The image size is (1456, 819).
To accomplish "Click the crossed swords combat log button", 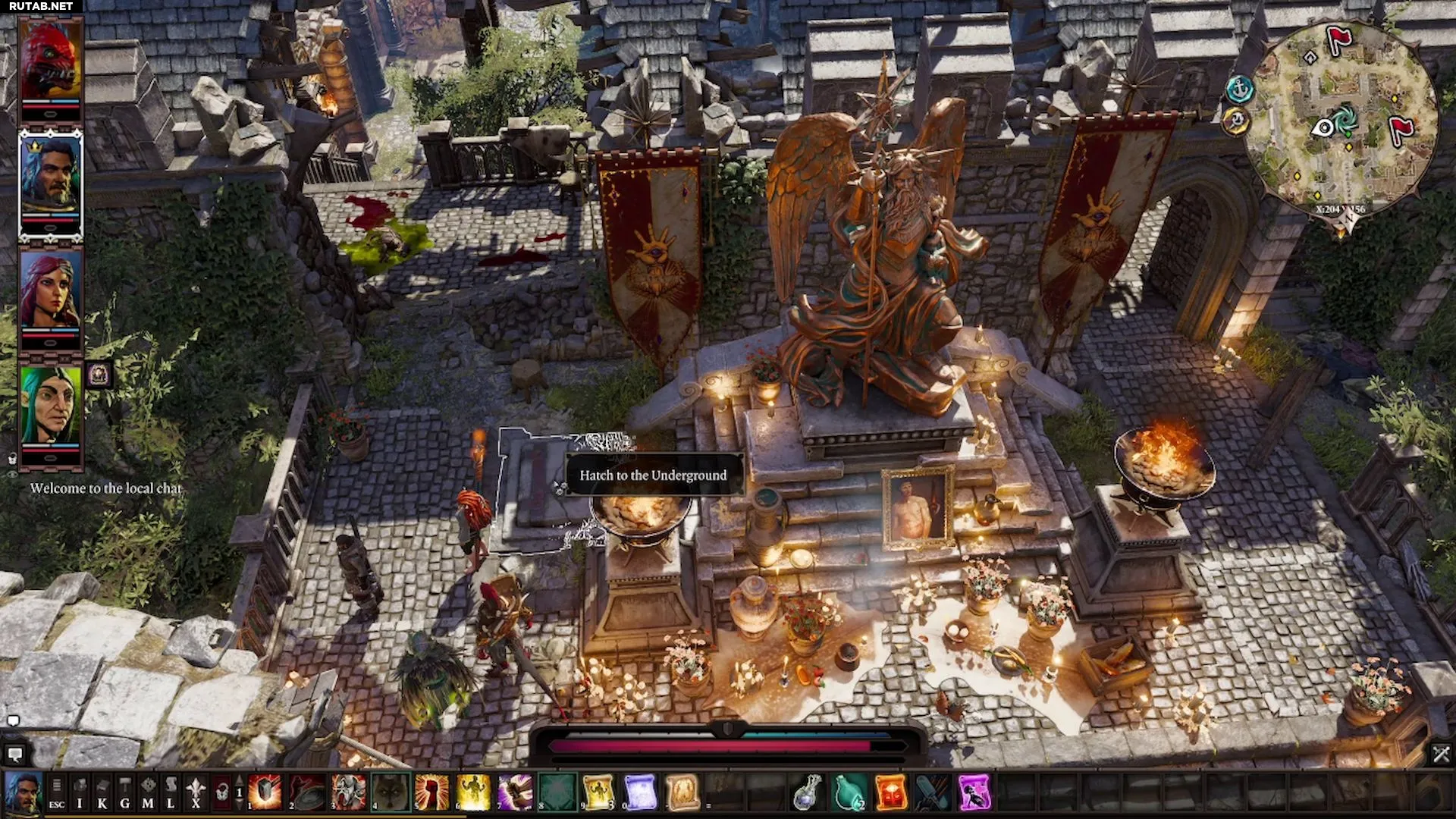I will pos(1441,754).
